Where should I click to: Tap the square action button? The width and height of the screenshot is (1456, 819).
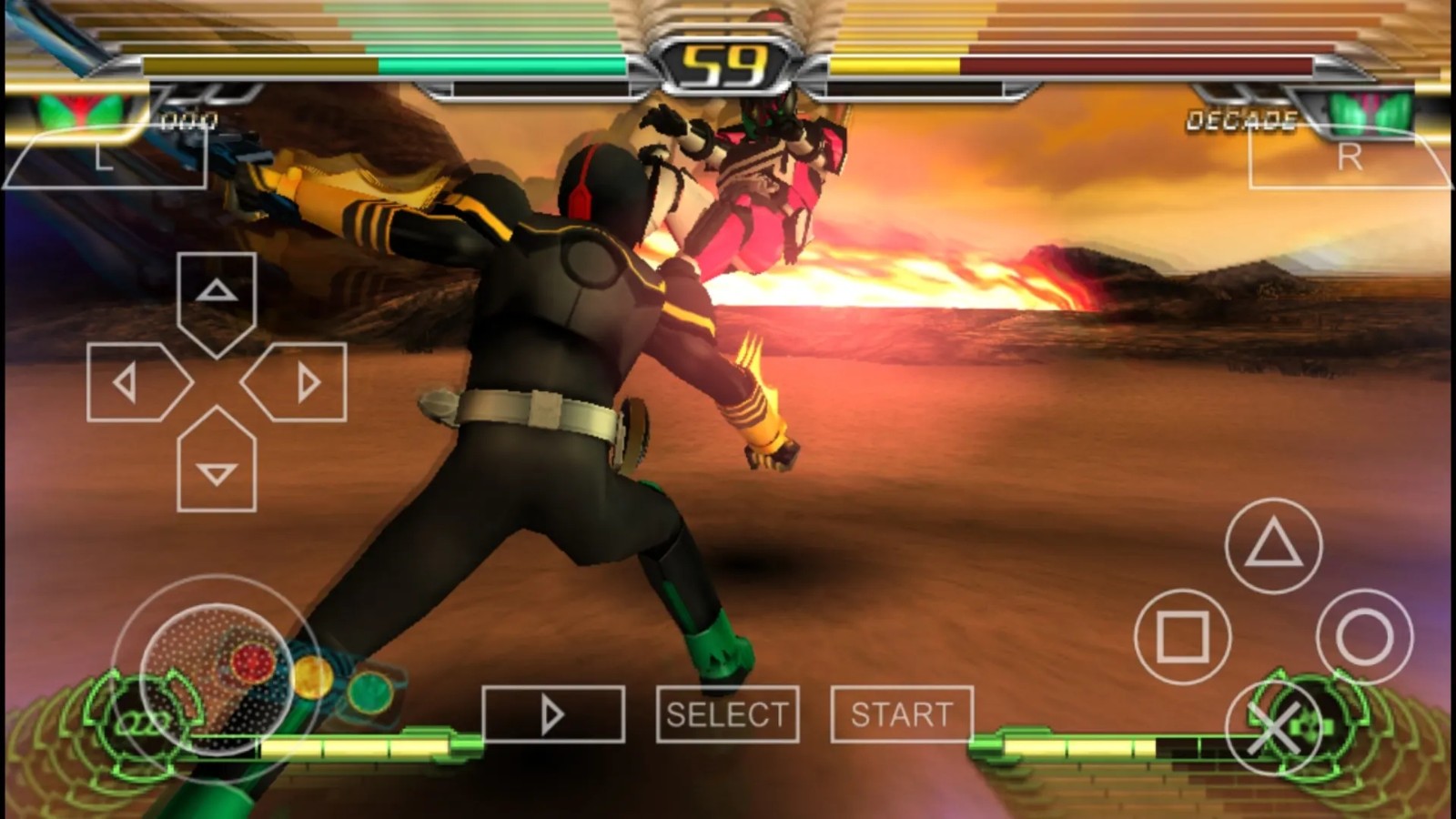[1182, 637]
